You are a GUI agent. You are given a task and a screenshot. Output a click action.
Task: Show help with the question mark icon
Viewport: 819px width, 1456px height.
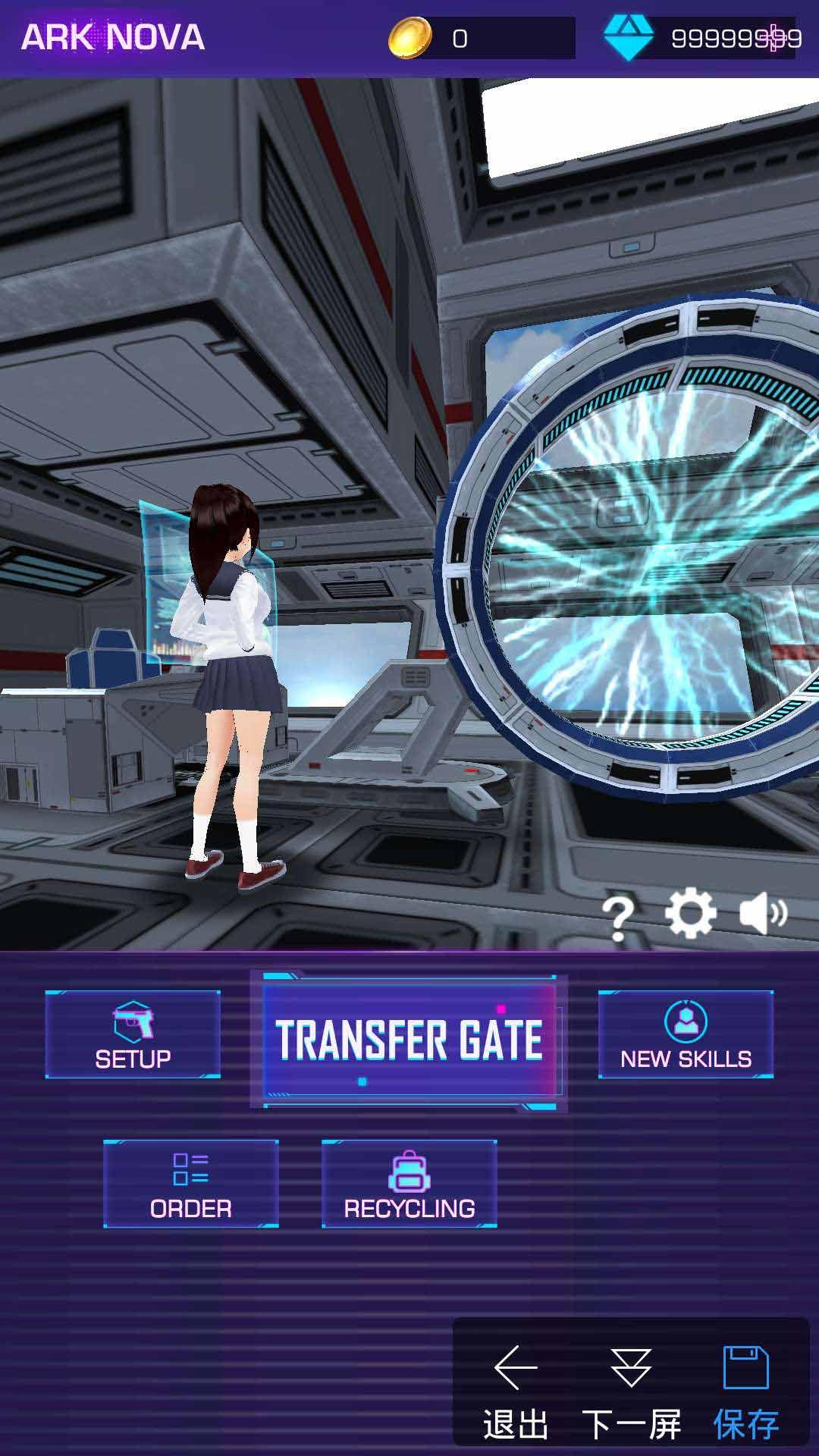(618, 917)
